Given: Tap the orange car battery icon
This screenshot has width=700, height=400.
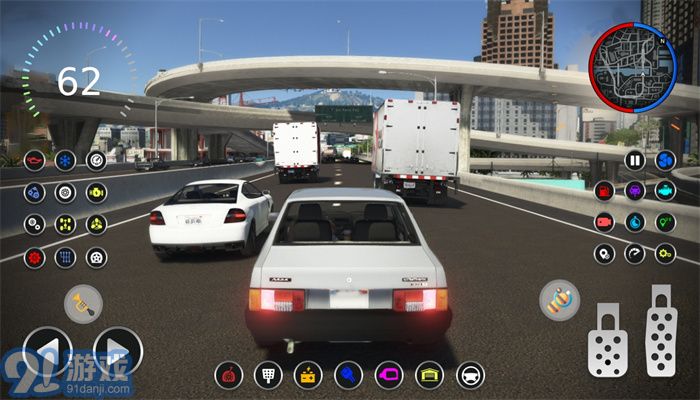Looking at the screenshot, I should pos(309,376).
